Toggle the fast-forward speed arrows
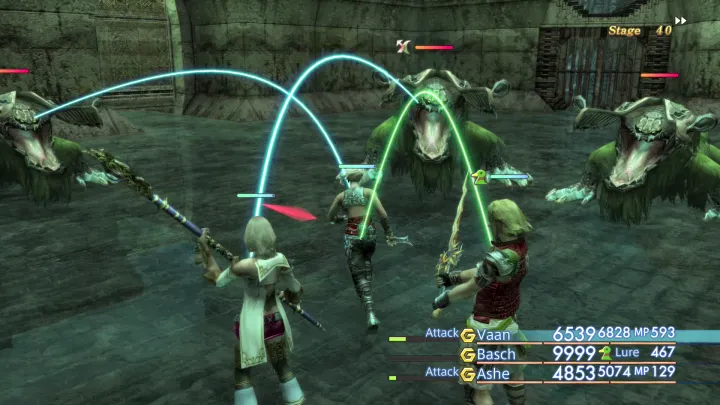Viewport: 720px width, 405px height. 681,20
